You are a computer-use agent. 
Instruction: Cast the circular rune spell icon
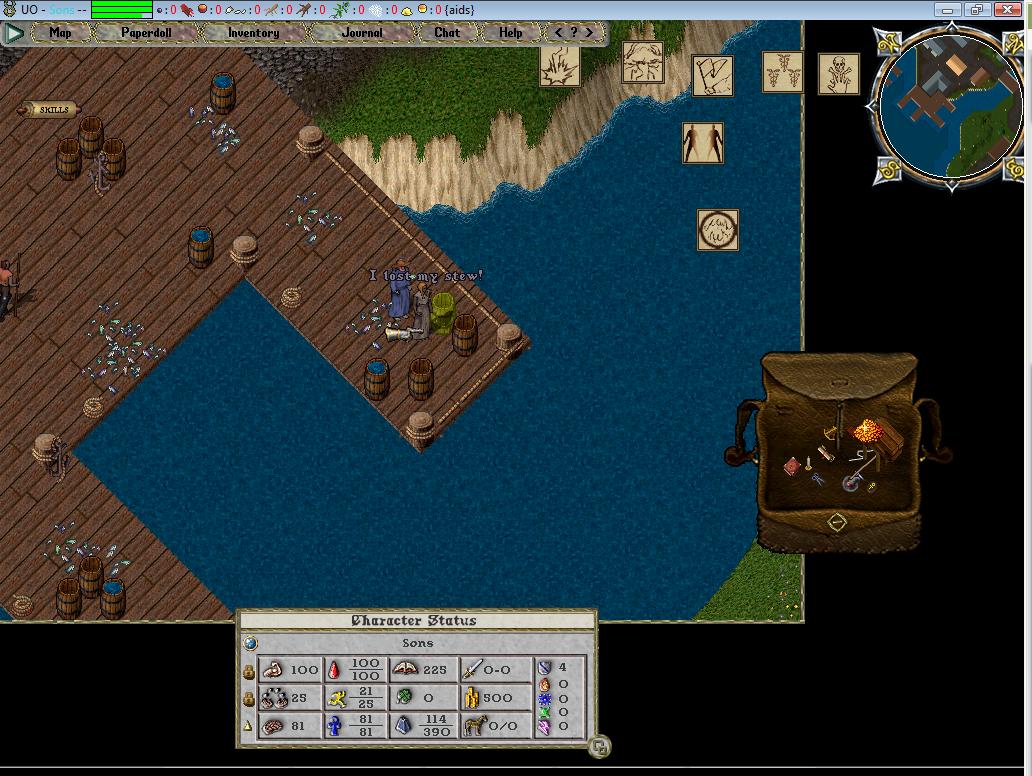coord(718,230)
